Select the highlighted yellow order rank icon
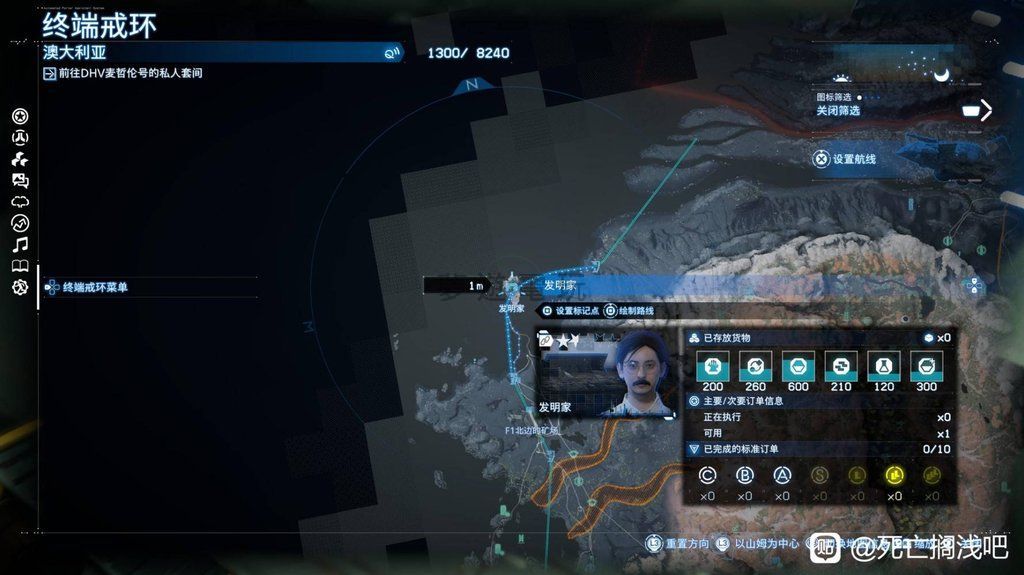1024x575 pixels. coord(894,476)
